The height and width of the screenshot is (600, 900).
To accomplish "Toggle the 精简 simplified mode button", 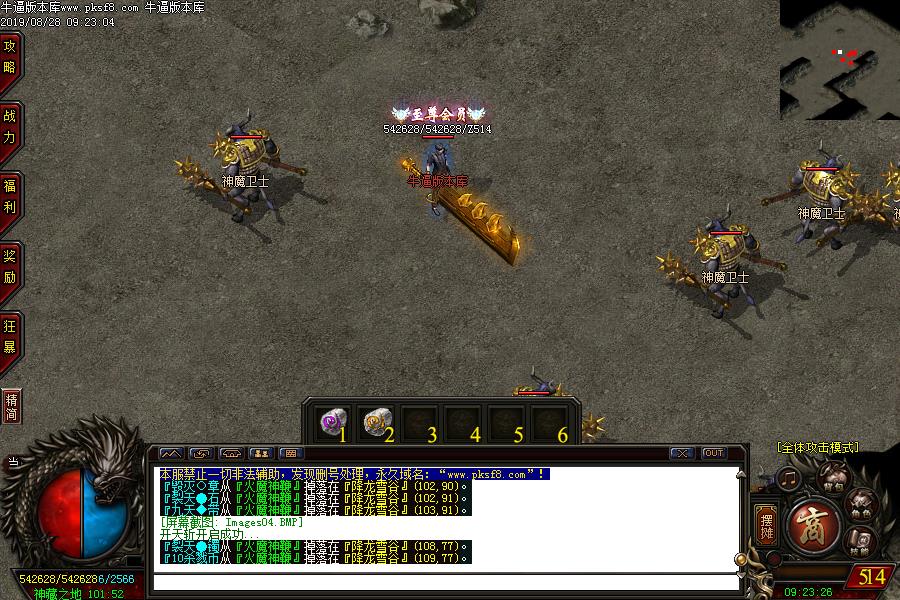I will click(11, 406).
